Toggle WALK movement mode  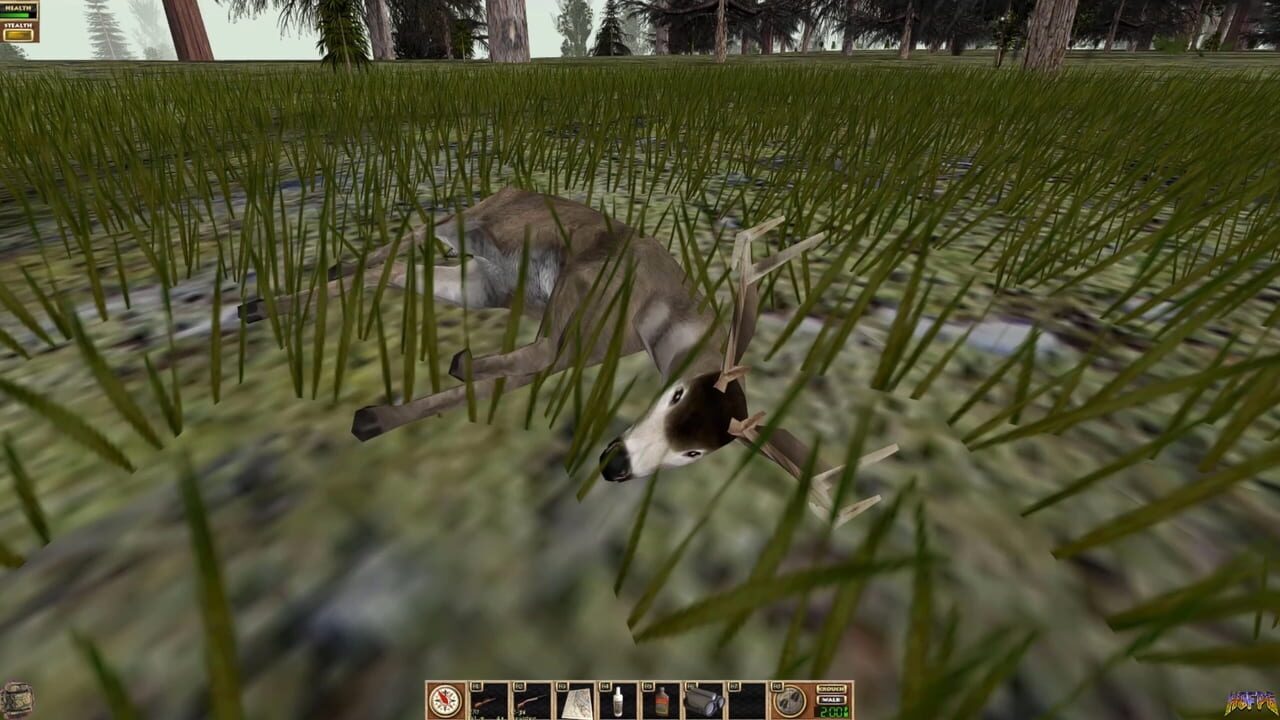(x=831, y=700)
